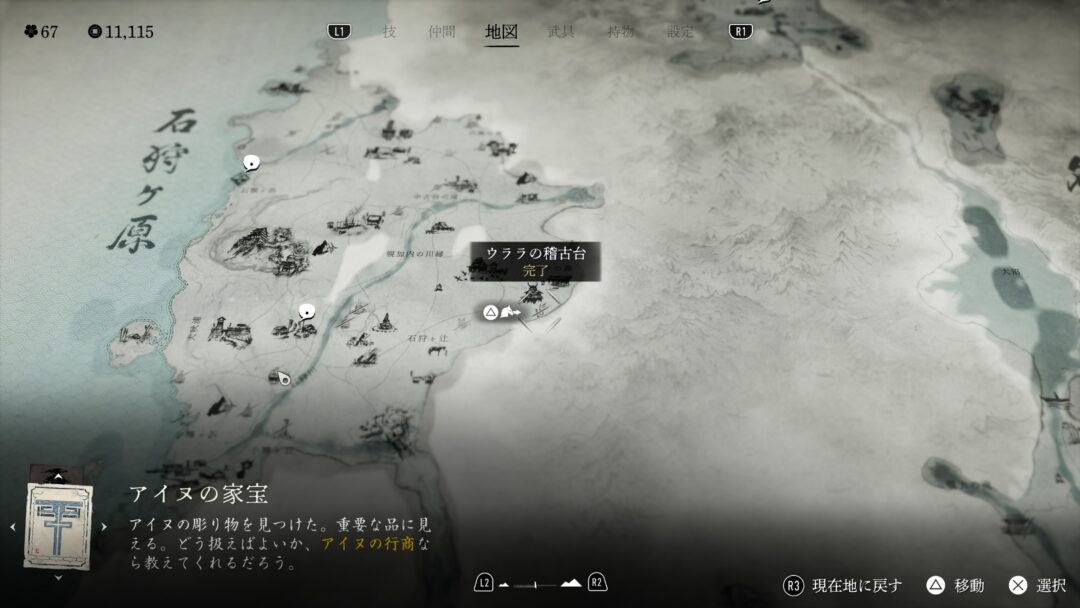This screenshot has height=608, width=1080.
Task: Select the ウララの稽古台 map location label
Action: [x=535, y=260]
